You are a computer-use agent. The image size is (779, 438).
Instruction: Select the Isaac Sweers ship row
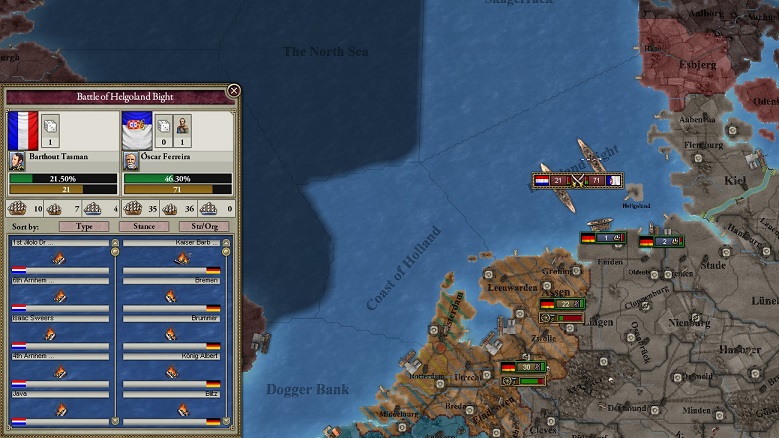[x=59, y=336]
